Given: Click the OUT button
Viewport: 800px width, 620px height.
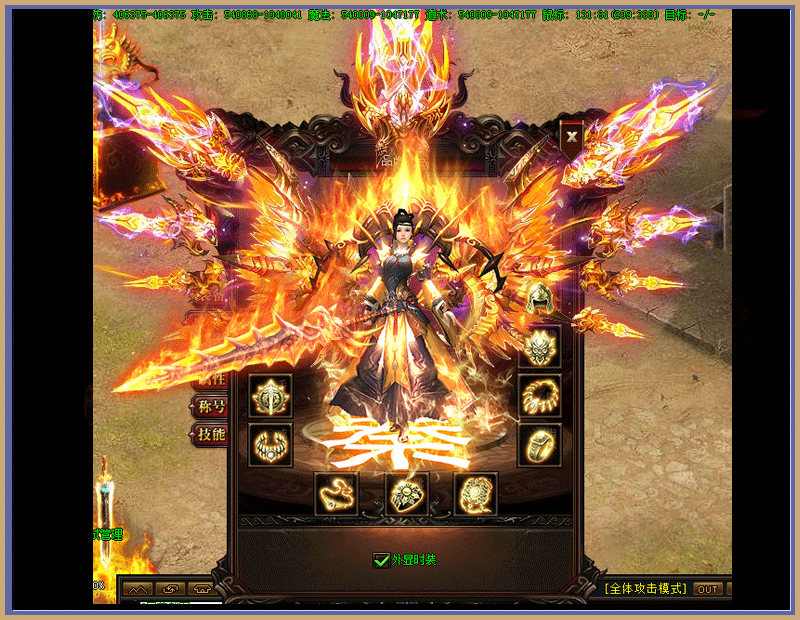Looking at the screenshot, I should 708,589.
